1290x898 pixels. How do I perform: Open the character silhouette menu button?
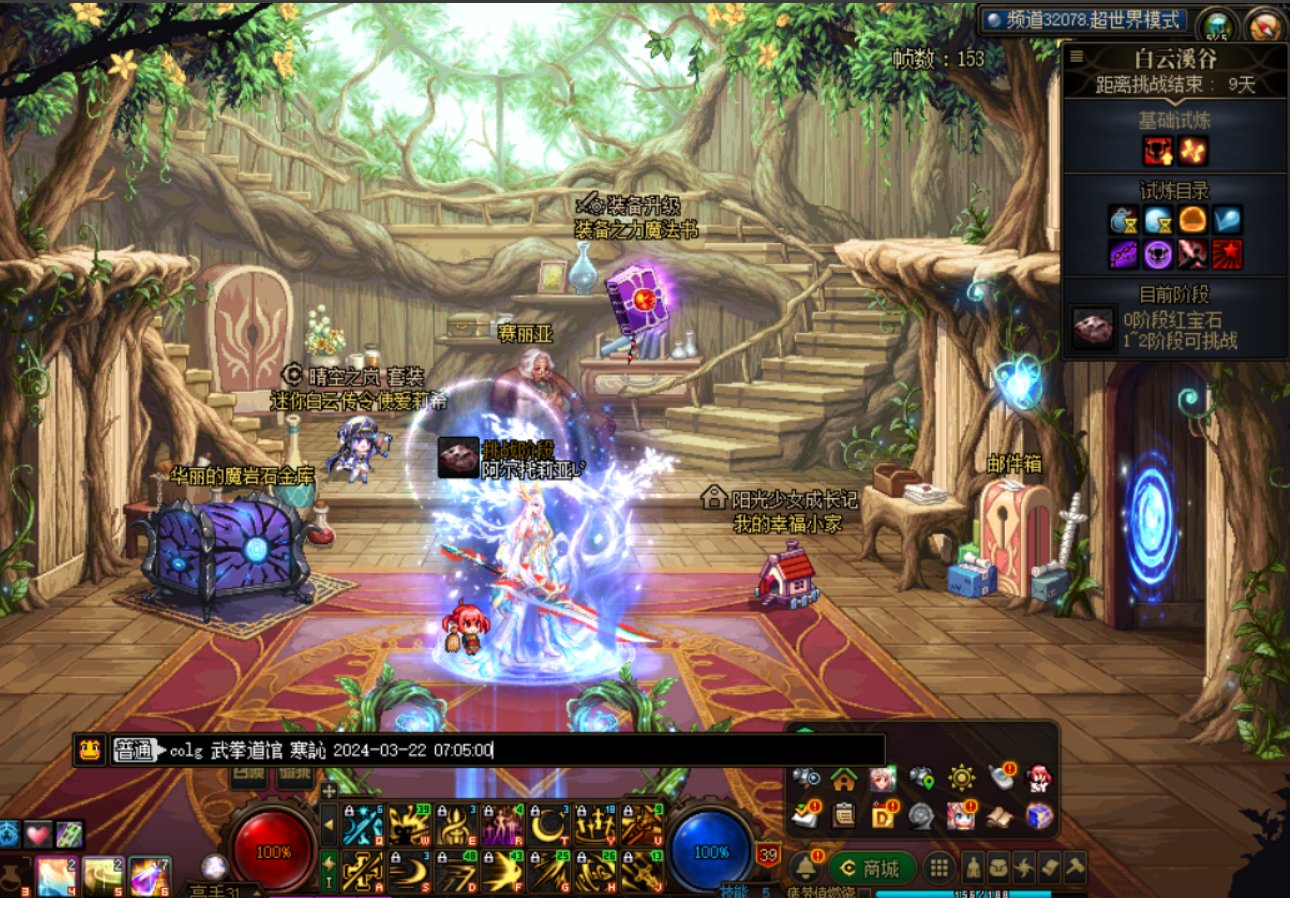[x=973, y=867]
